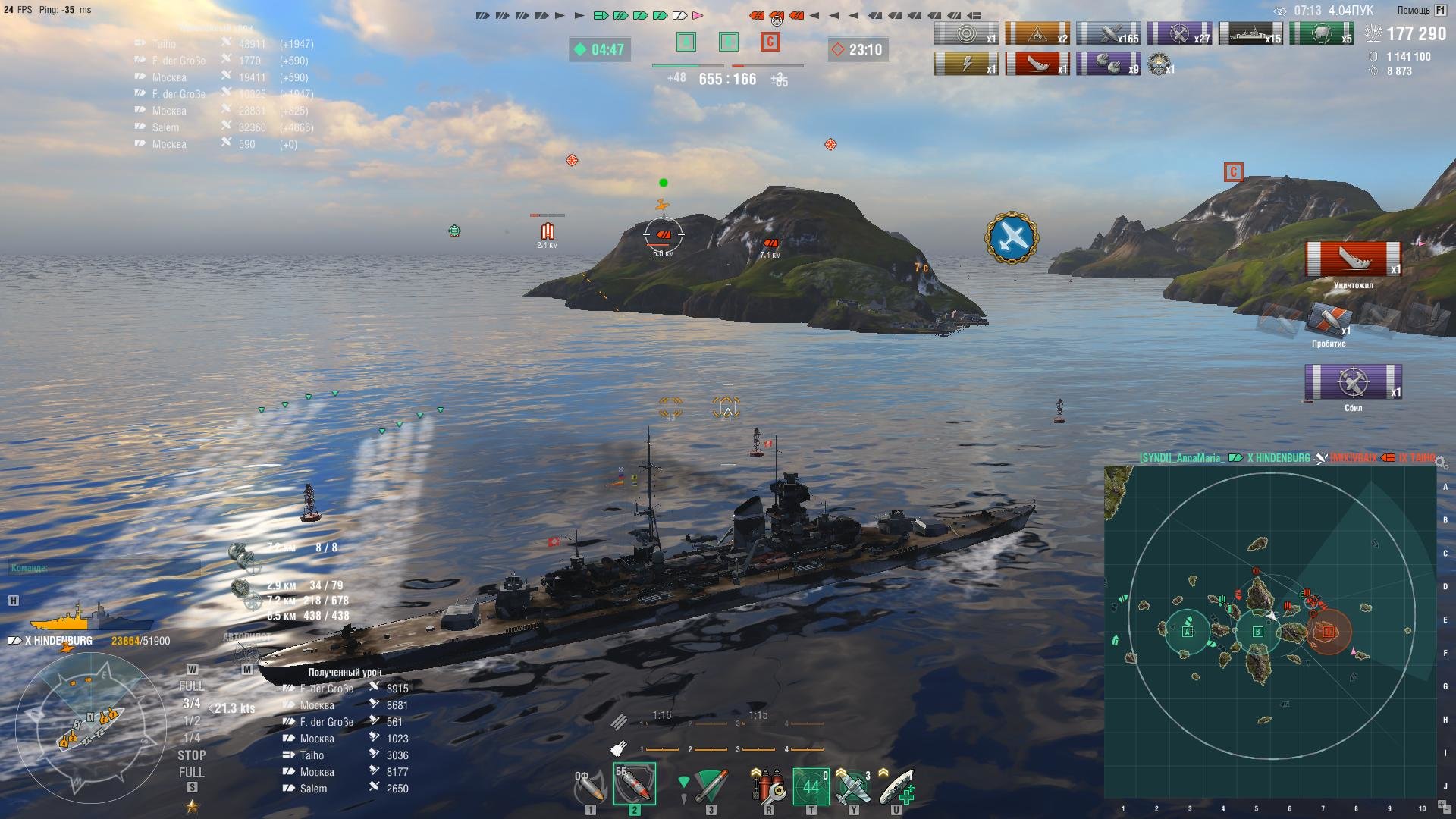Click the minimap resize plus/minus button
Screen dimensions: 1456x819
click(1443, 806)
